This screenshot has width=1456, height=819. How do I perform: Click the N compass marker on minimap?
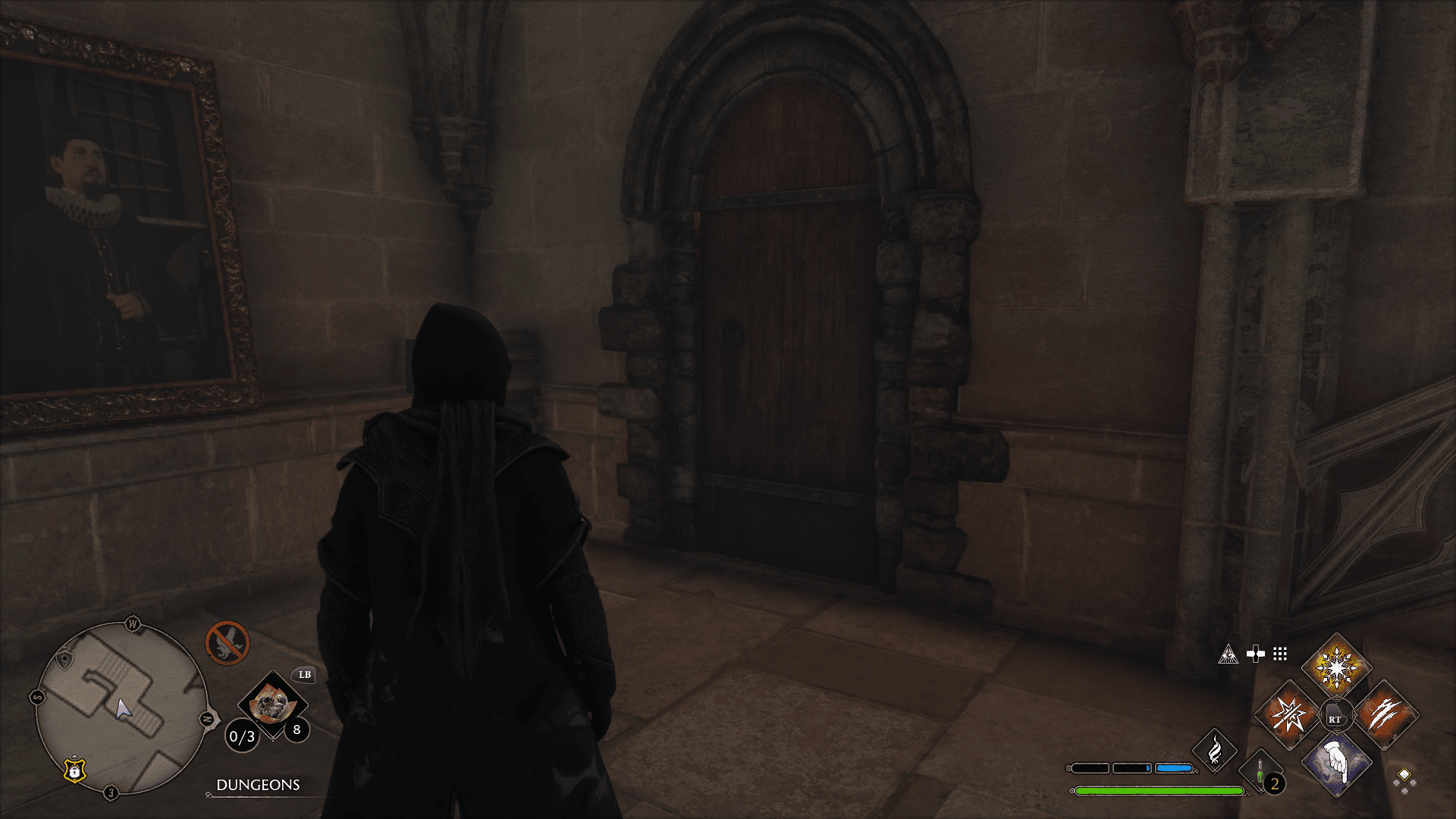[206, 717]
